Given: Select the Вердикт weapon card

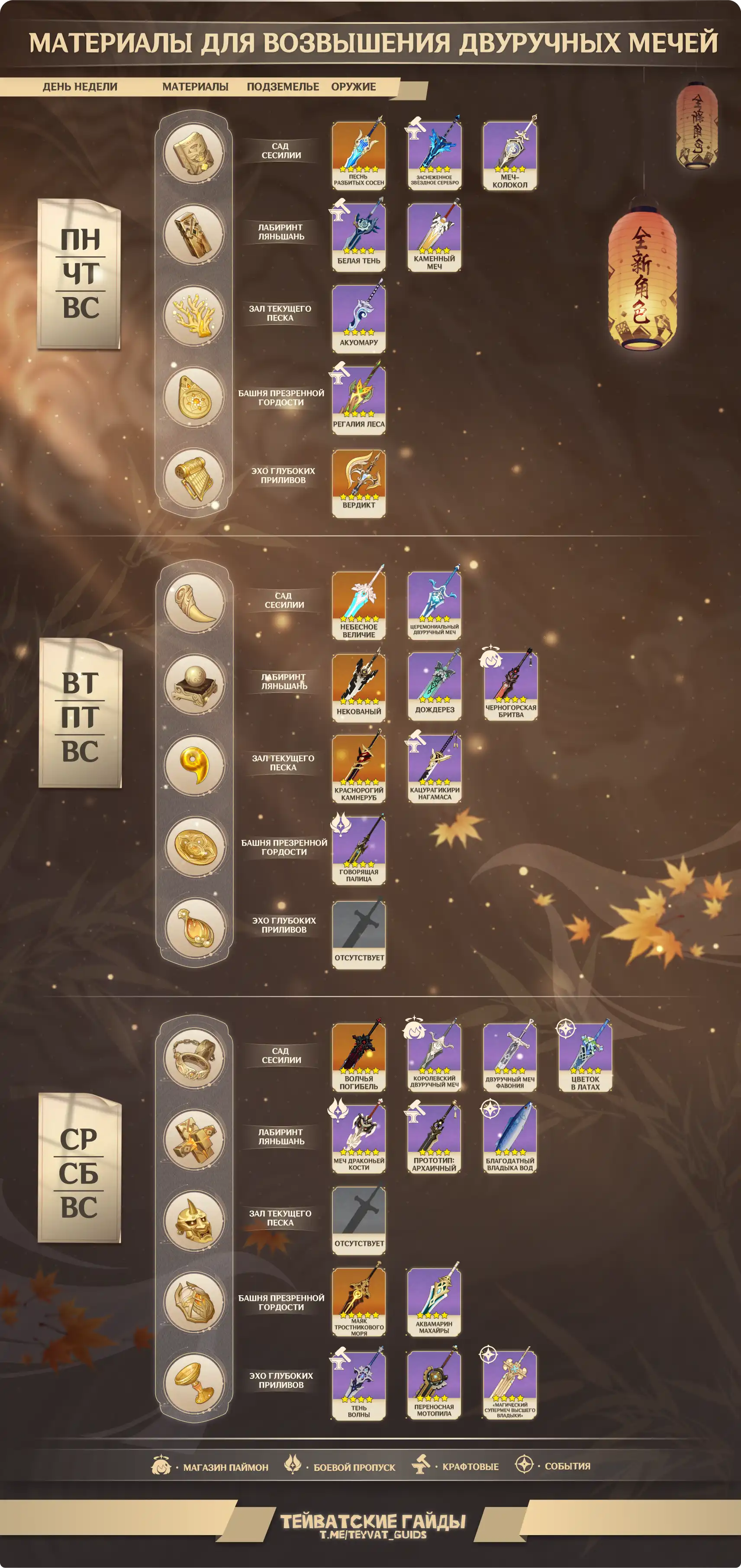Looking at the screenshot, I should (x=358, y=483).
